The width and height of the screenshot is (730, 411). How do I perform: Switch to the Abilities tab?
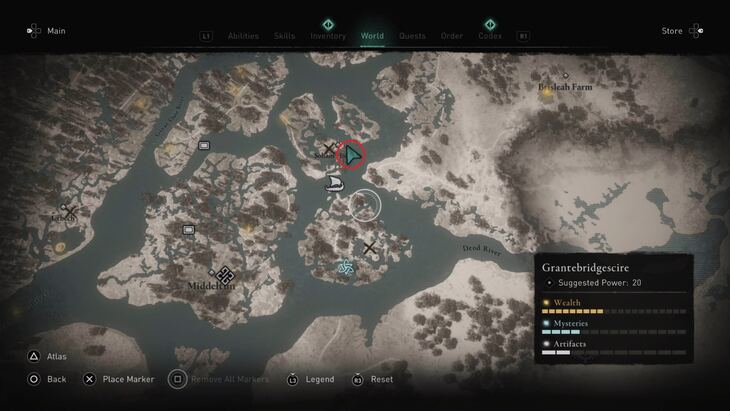(243, 36)
